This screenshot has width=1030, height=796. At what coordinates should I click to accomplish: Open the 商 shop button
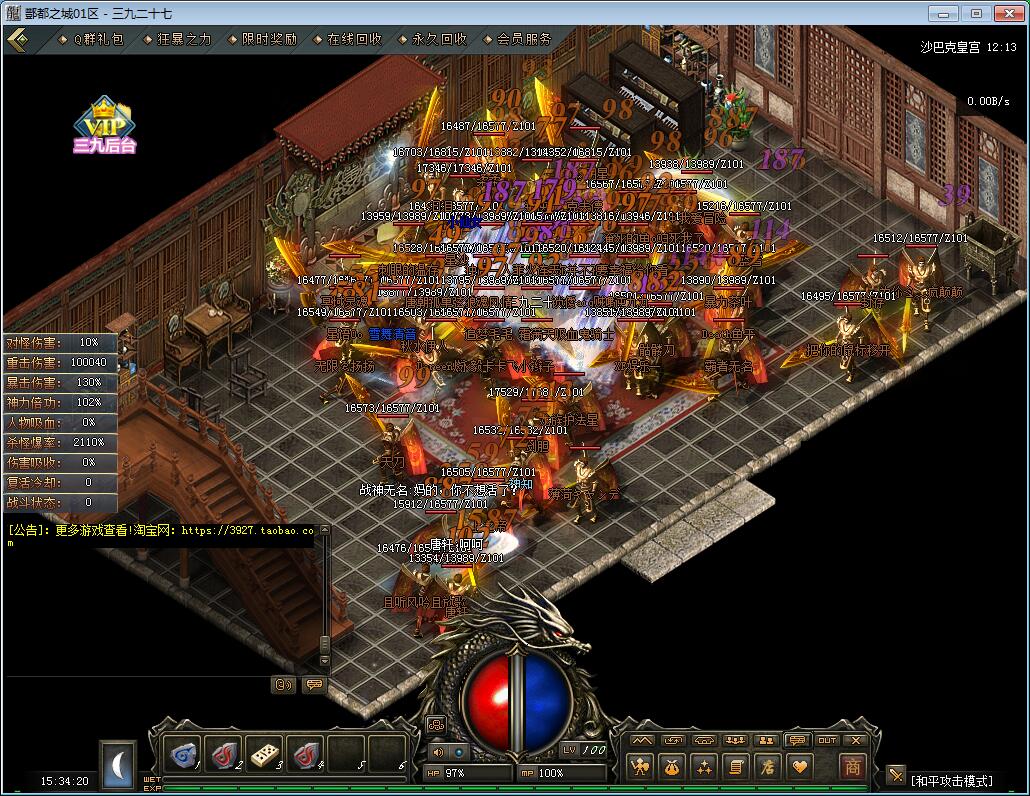[852, 767]
